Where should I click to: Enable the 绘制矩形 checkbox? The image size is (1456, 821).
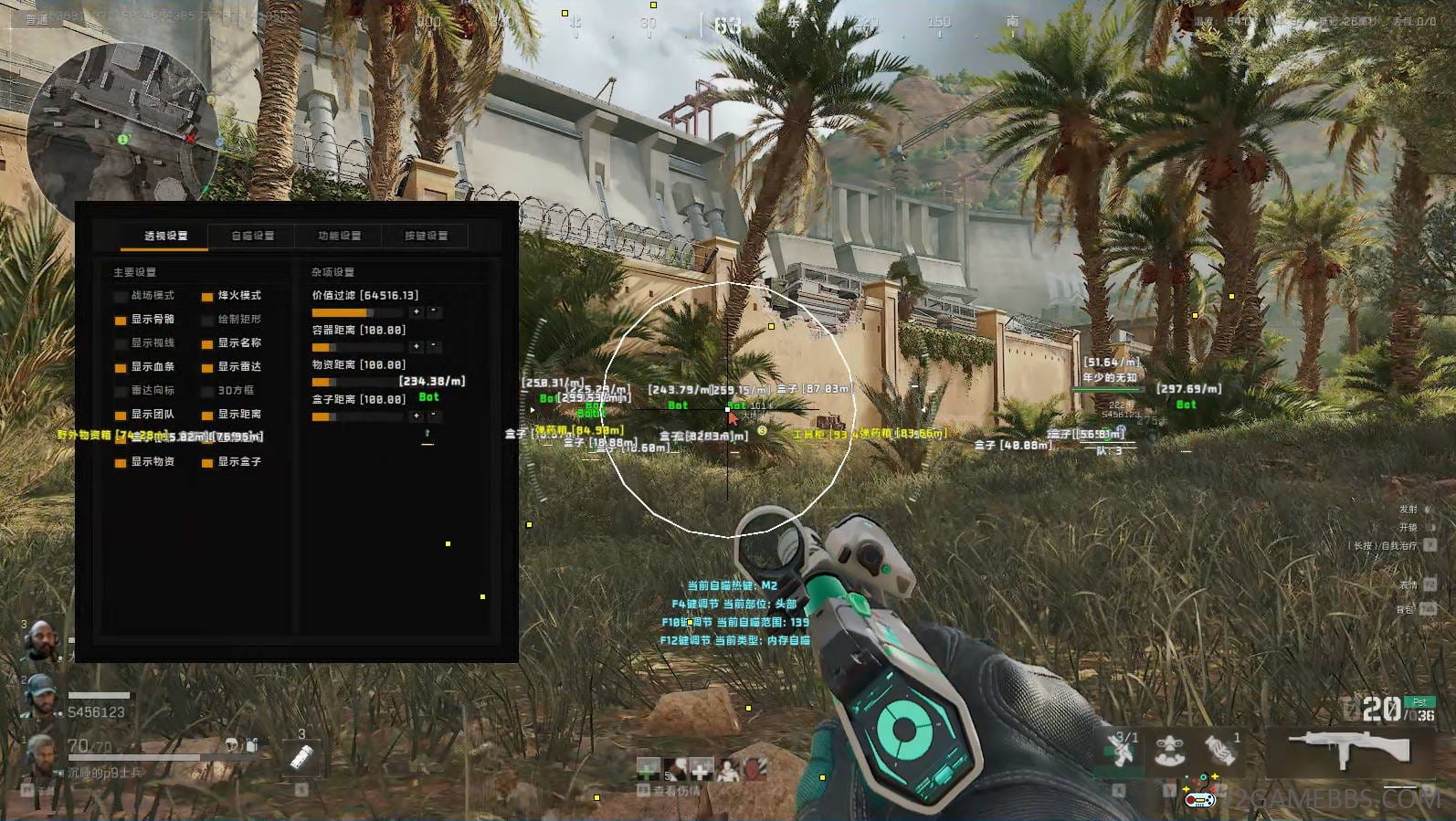[x=207, y=320]
